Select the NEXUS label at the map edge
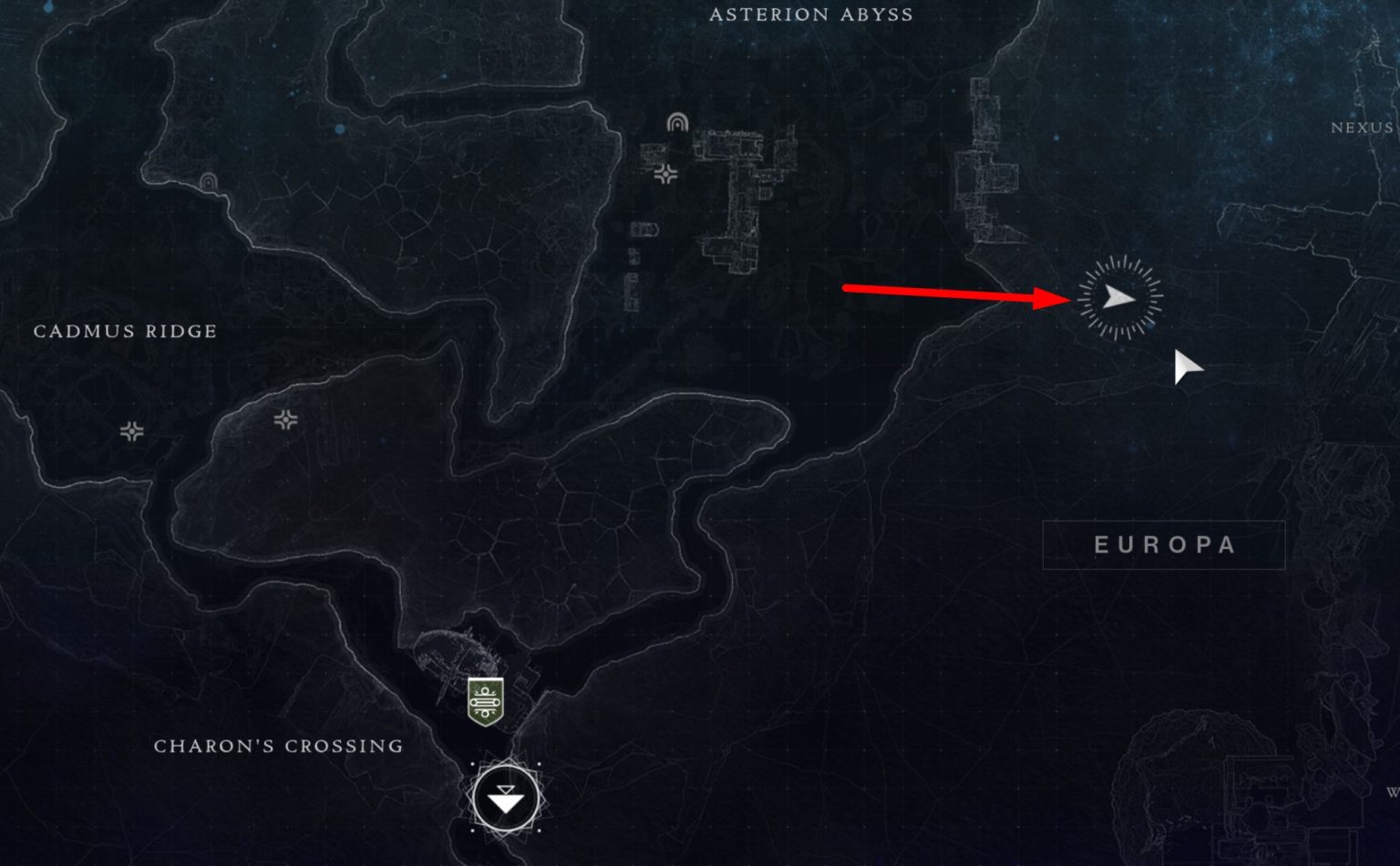1400x866 pixels. pyautogui.click(x=1364, y=129)
